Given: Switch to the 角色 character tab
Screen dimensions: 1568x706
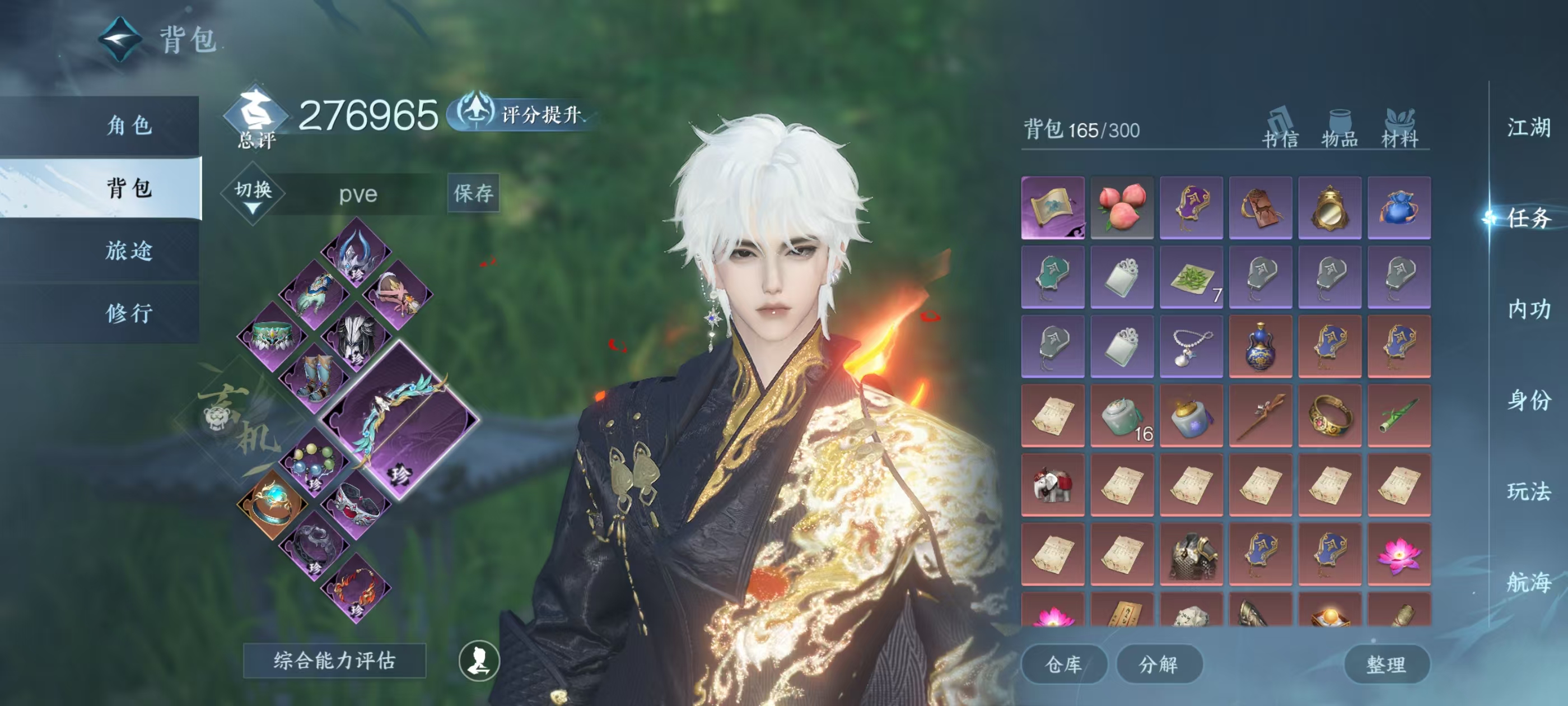Looking at the screenshot, I should (x=128, y=126).
